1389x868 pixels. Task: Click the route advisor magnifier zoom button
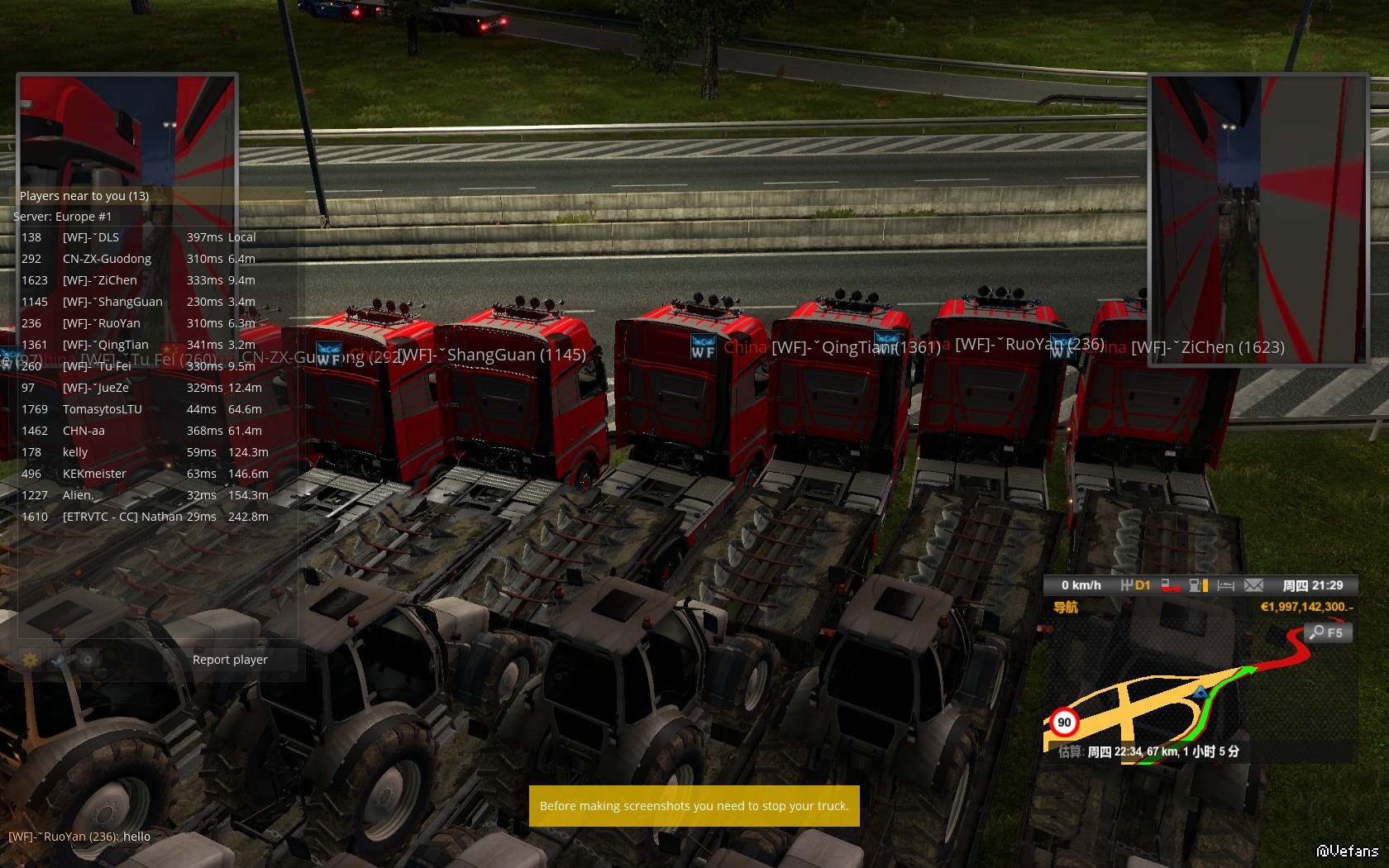click(1328, 632)
